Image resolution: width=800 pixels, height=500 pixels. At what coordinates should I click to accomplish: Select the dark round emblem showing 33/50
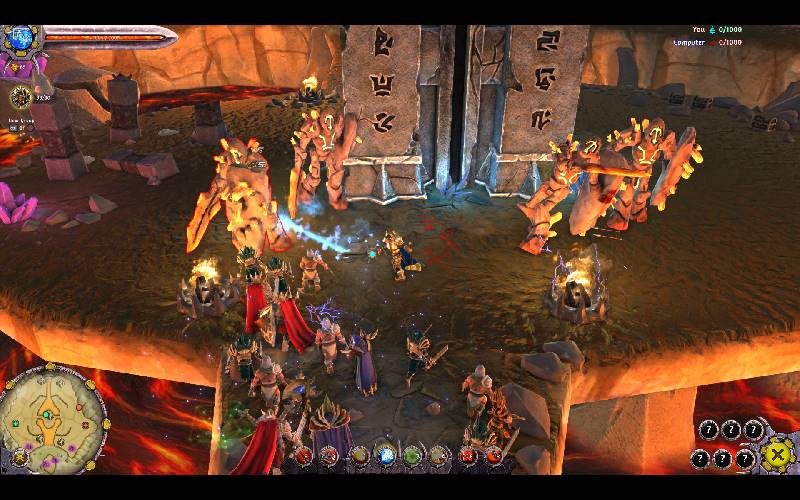(21, 96)
